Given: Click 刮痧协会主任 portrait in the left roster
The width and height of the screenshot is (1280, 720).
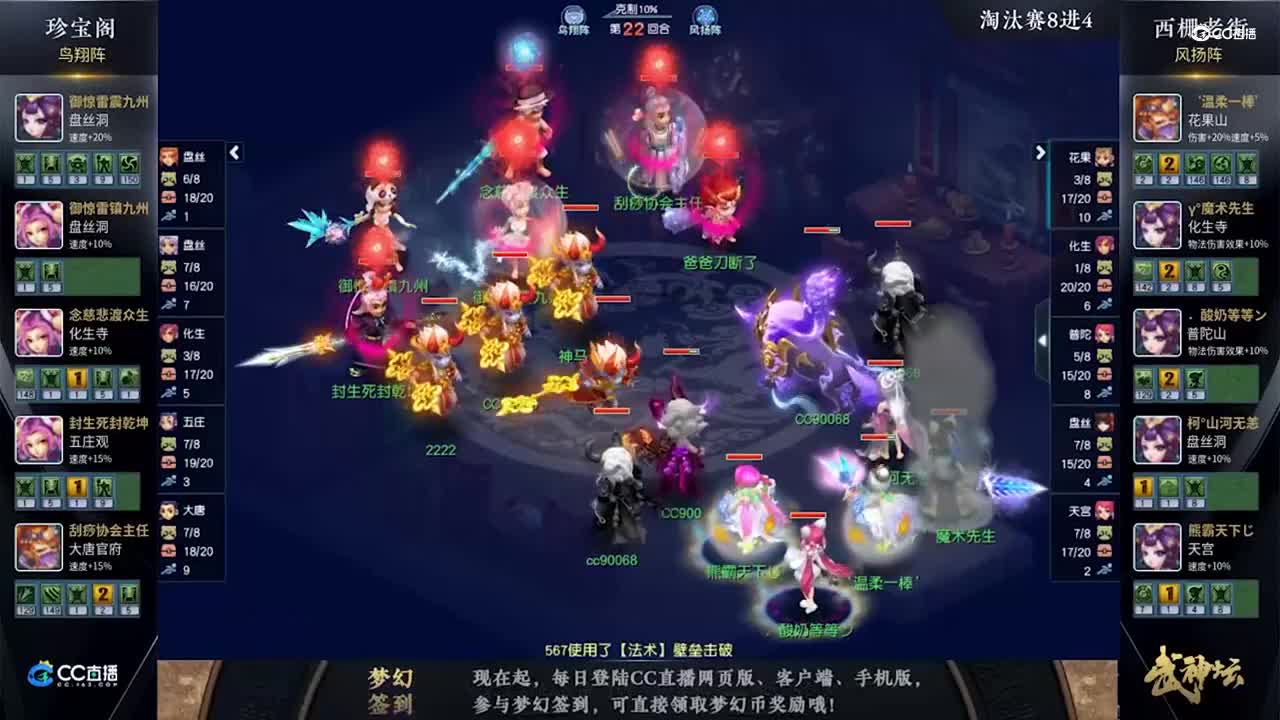Looking at the screenshot, I should tap(38, 546).
